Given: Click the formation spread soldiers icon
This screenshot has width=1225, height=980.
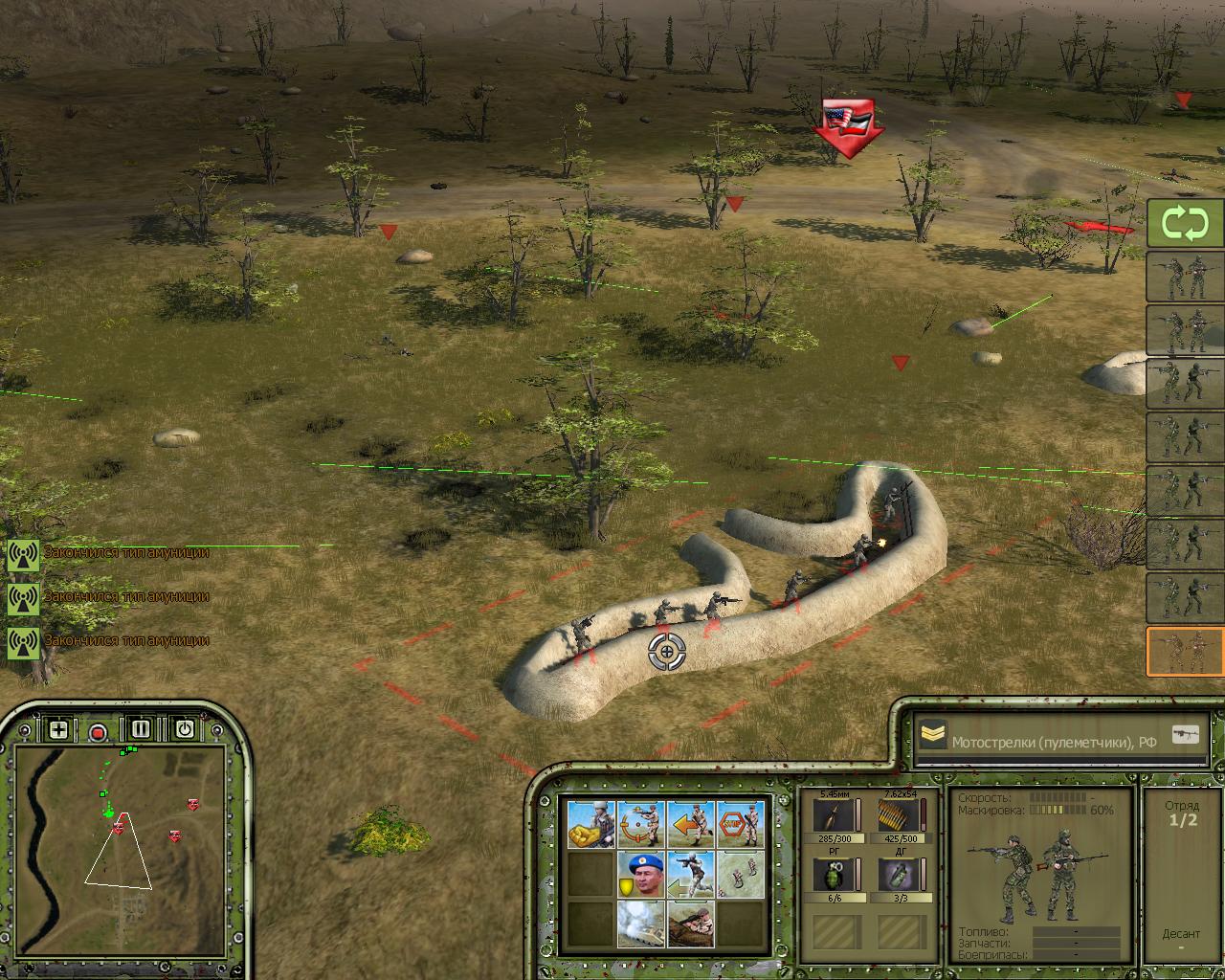Looking at the screenshot, I should pyautogui.click(x=741, y=874).
